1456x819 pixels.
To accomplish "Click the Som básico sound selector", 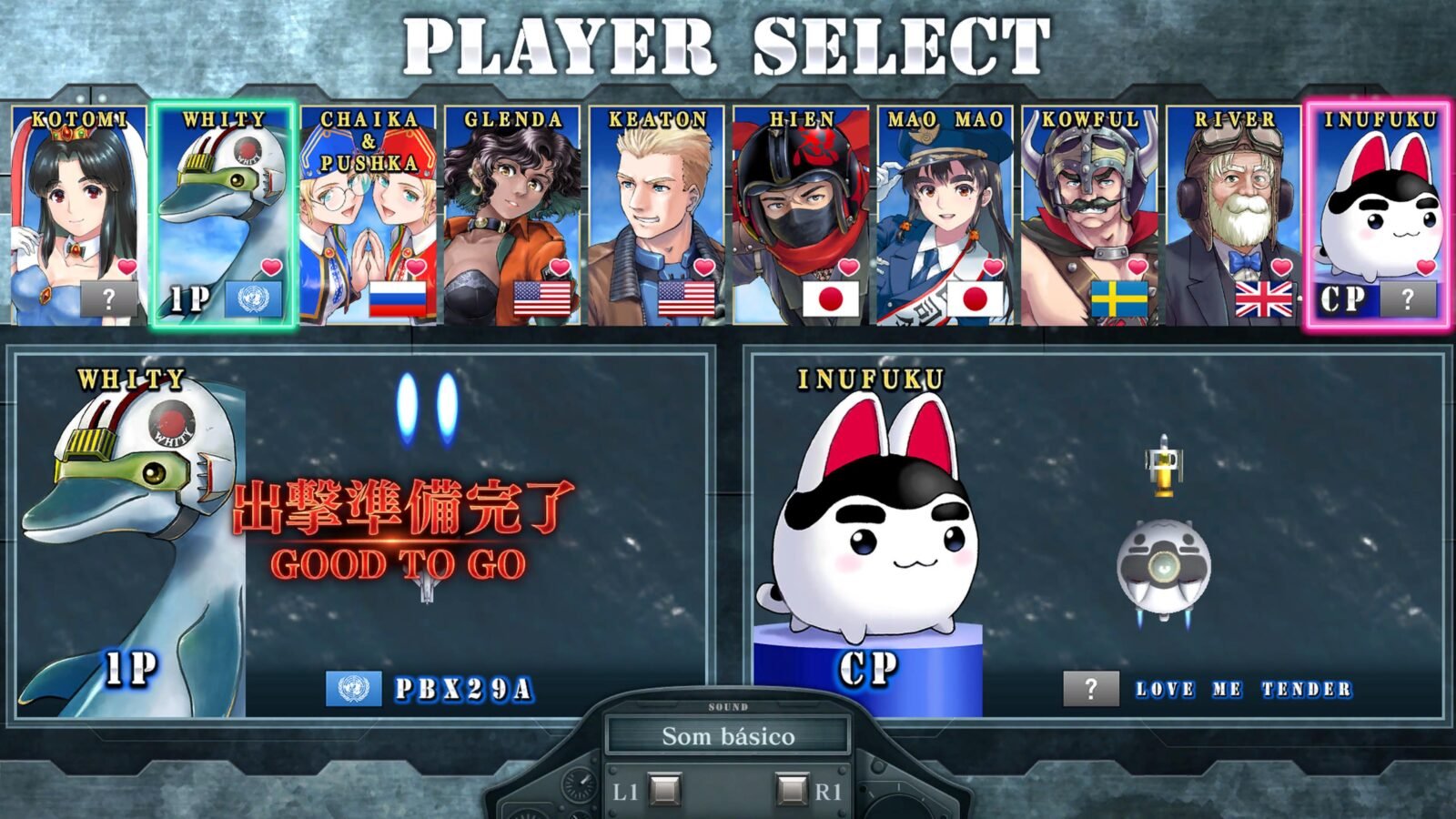I will pos(728,736).
